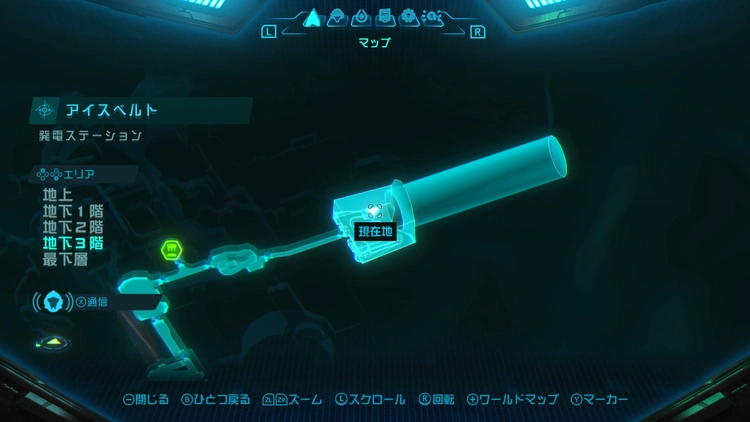Switch to the 最下層 floor
750x422 pixels.
(x=65, y=259)
